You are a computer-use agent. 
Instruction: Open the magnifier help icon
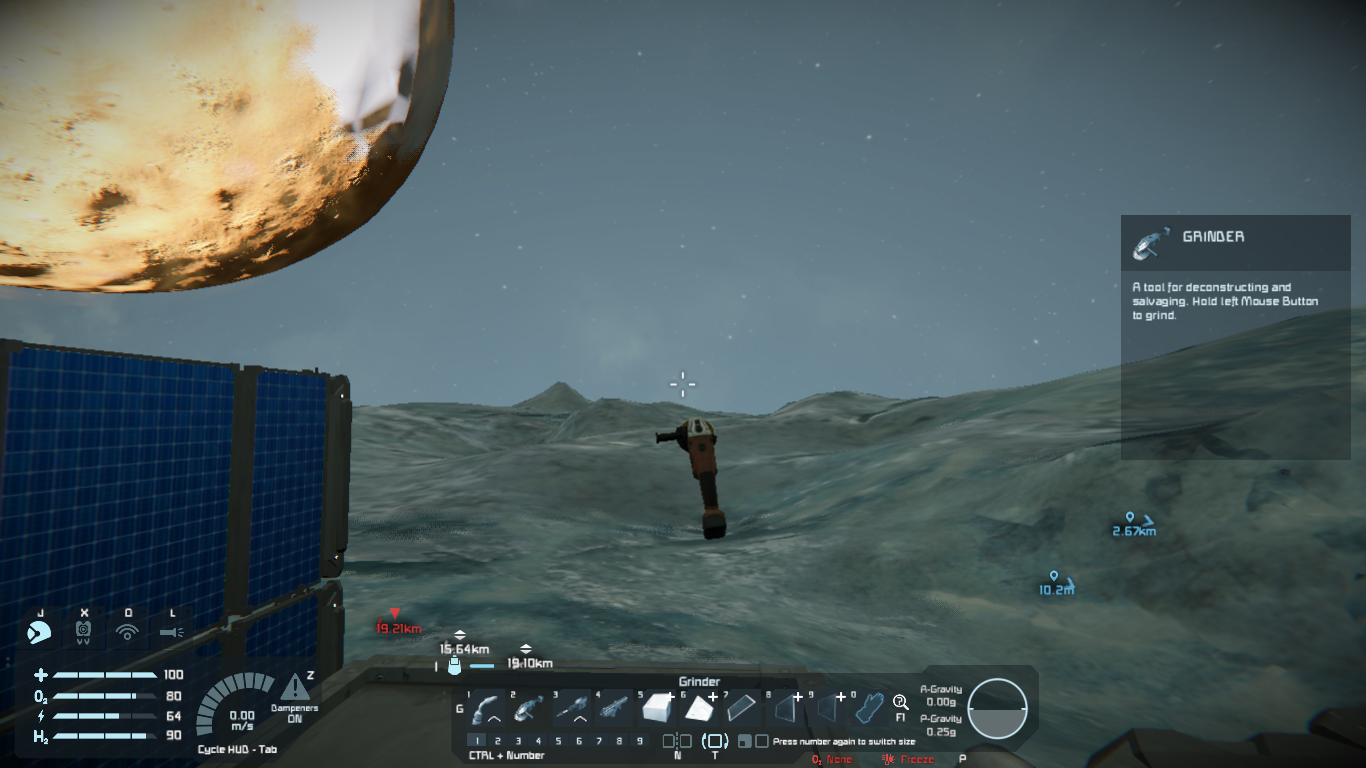pyautogui.click(x=900, y=703)
